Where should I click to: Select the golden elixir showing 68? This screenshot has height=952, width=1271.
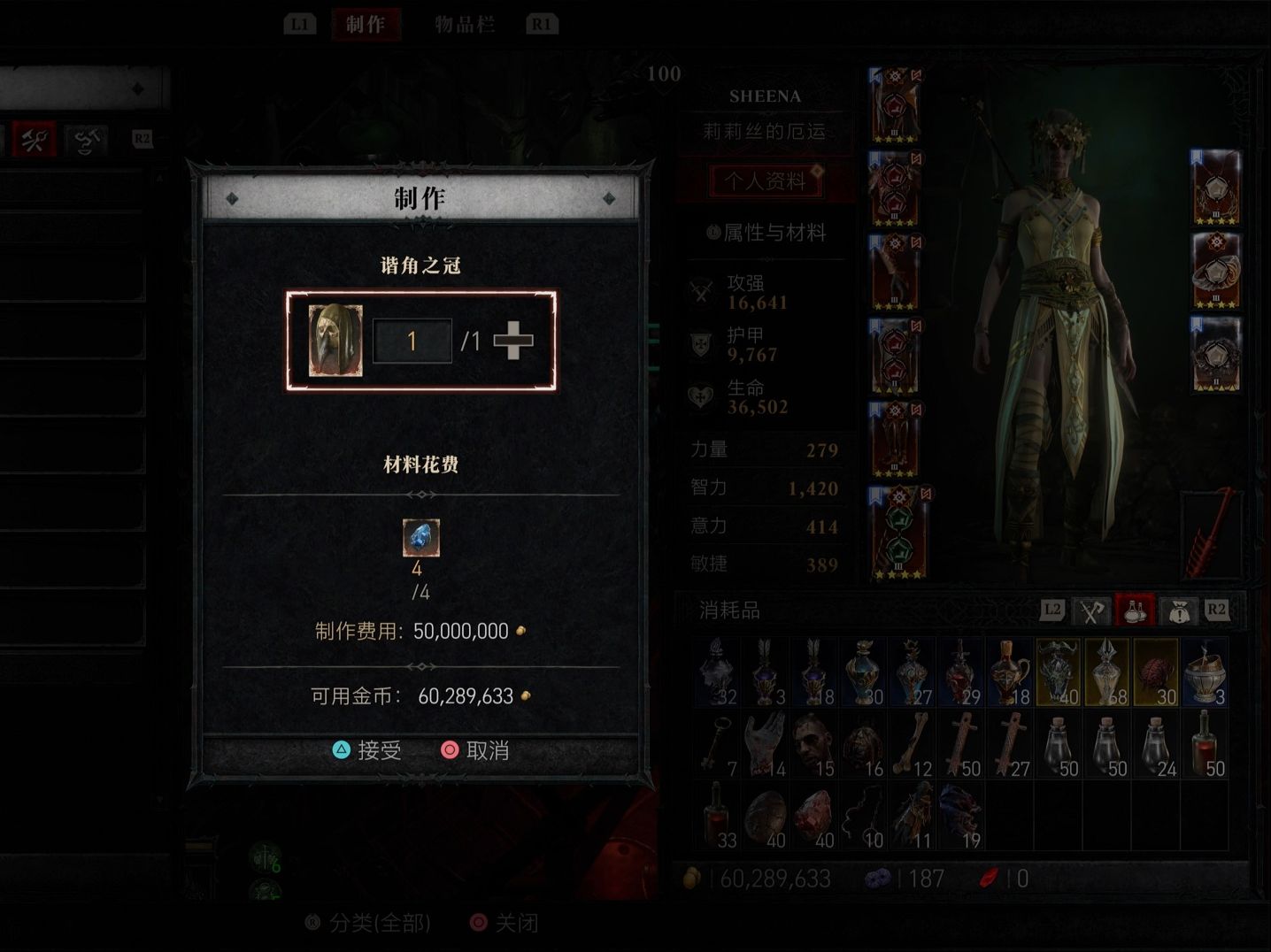click(1107, 670)
